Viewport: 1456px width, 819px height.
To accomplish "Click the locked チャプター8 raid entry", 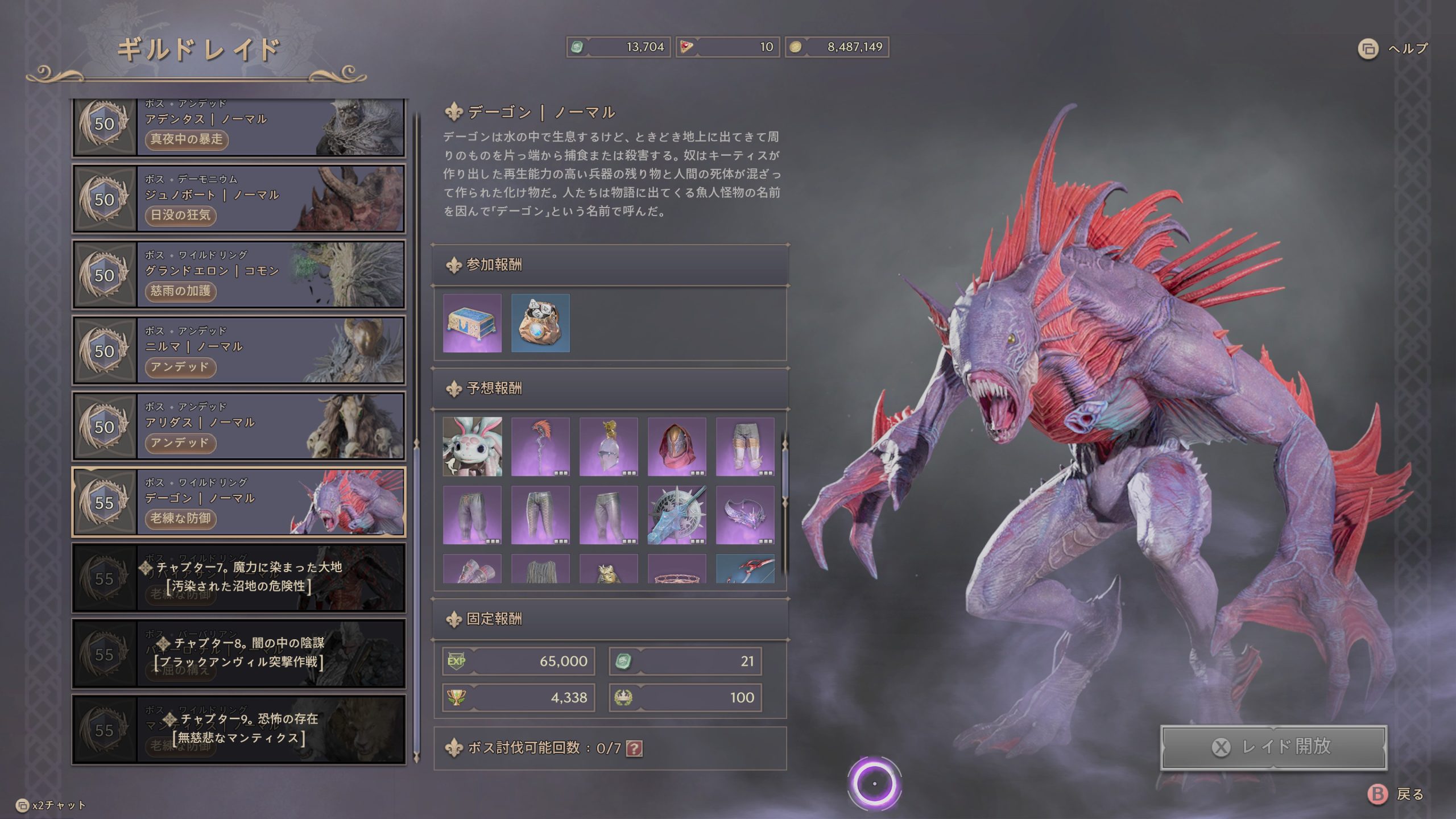I will 239,653.
